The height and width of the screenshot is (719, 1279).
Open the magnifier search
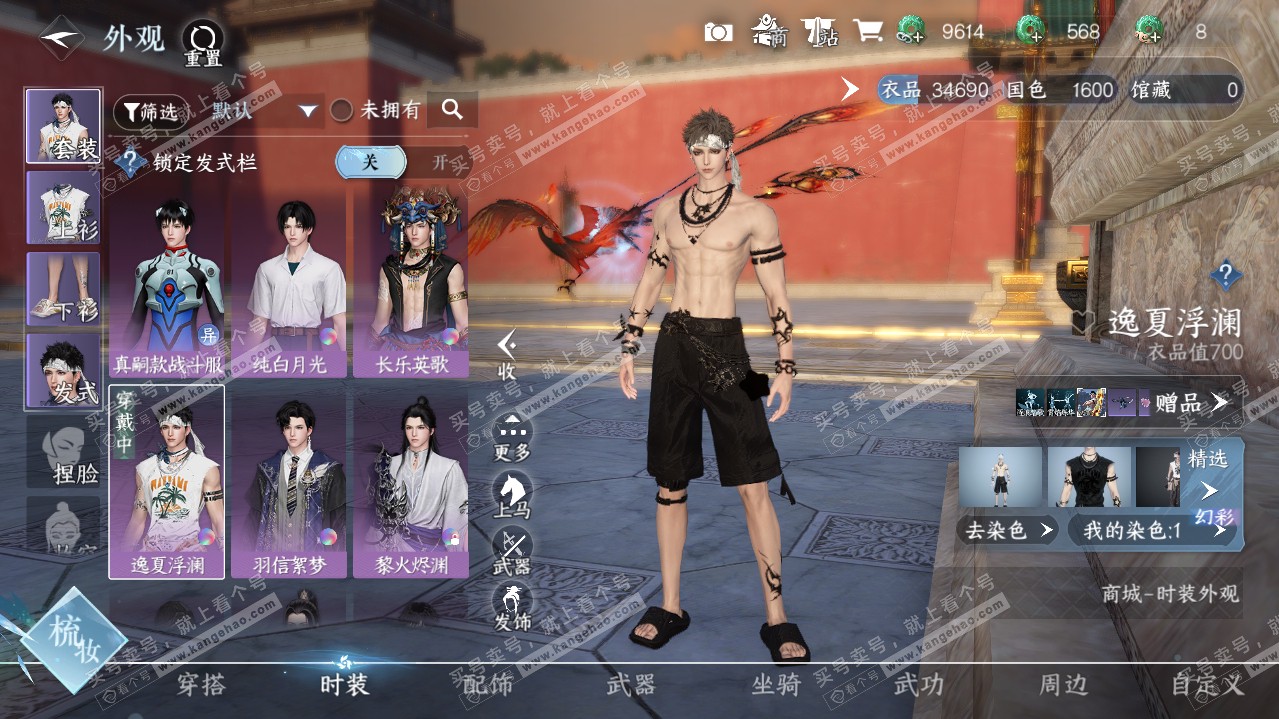pyautogui.click(x=452, y=110)
